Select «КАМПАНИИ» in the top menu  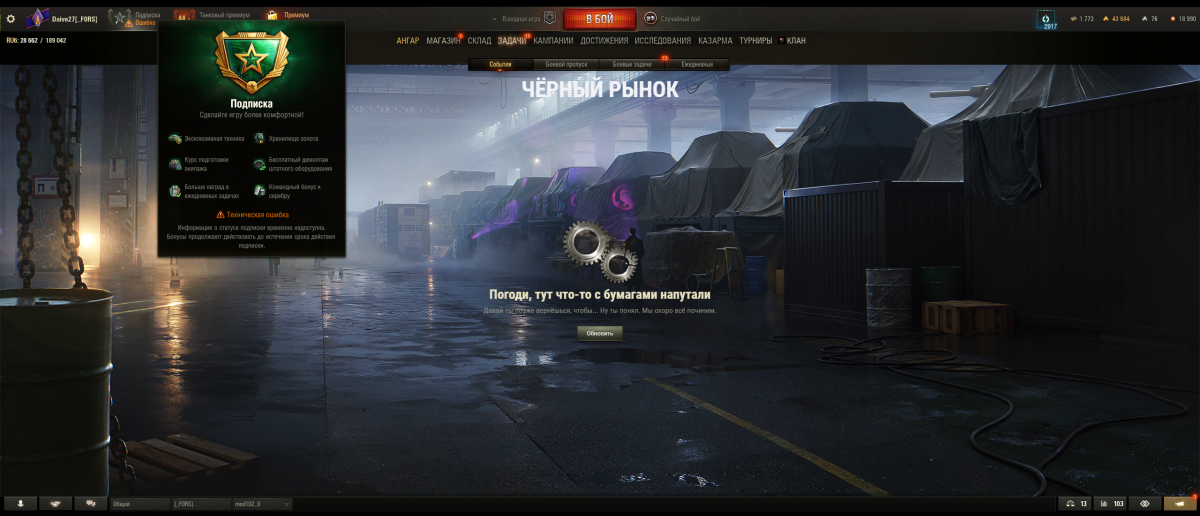point(553,41)
